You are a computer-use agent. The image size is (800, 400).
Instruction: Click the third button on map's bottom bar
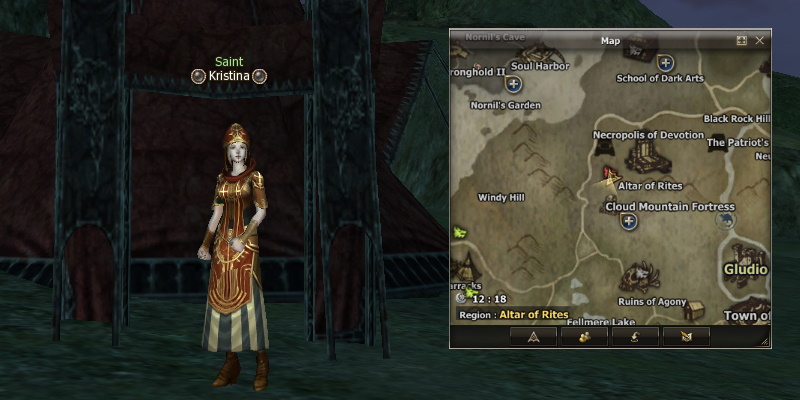633,336
